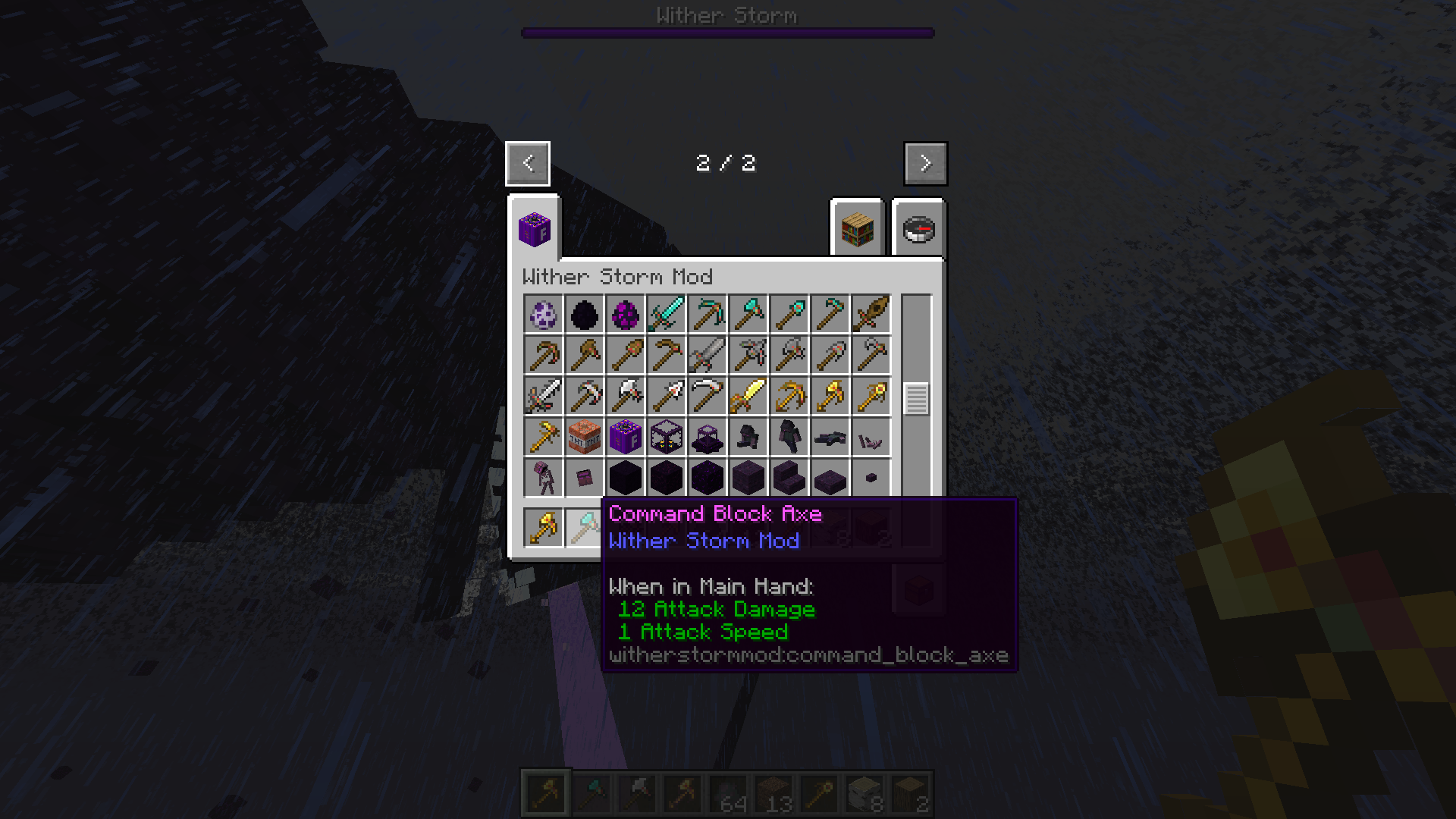Grab the iron sword from the second row
The height and width of the screenshot is (819, 1456).
[707, 355]
